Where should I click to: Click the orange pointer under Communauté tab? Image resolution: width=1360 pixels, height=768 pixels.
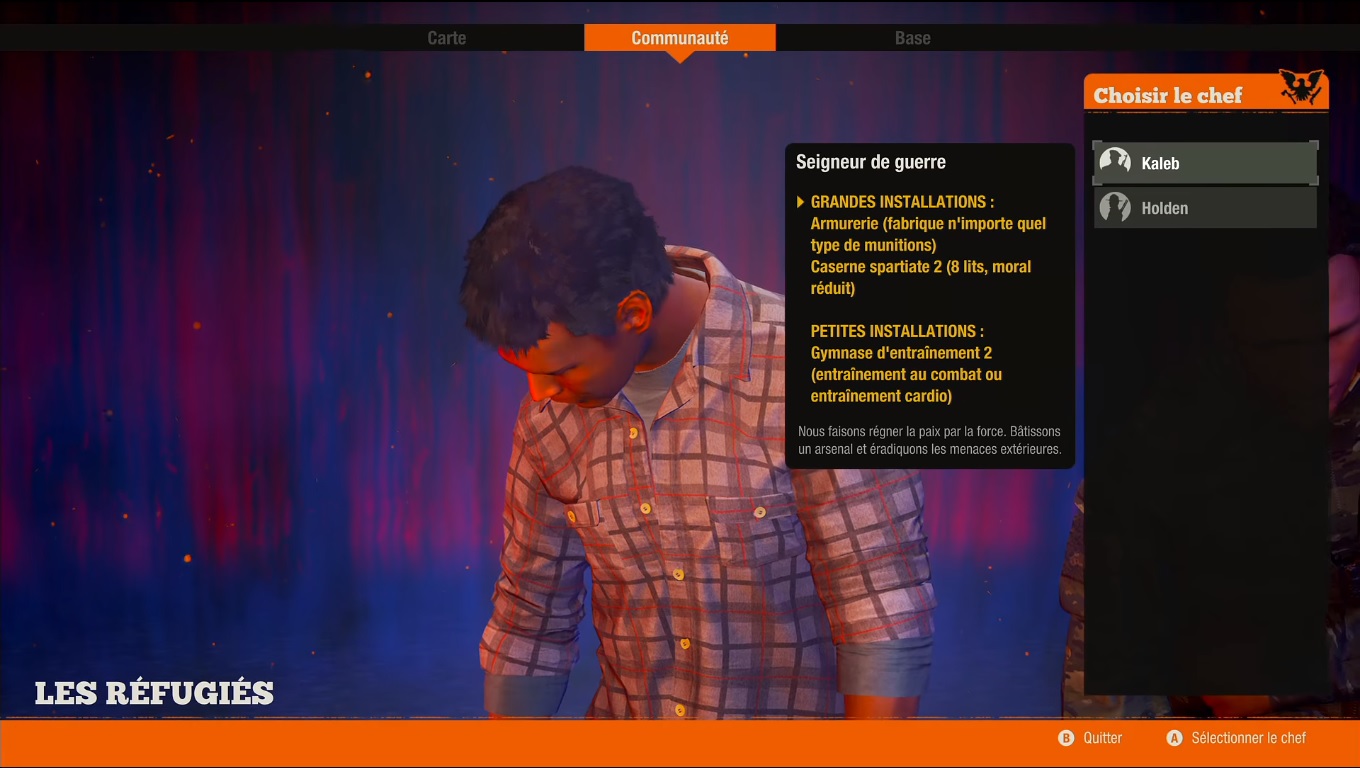pos(680,55)
